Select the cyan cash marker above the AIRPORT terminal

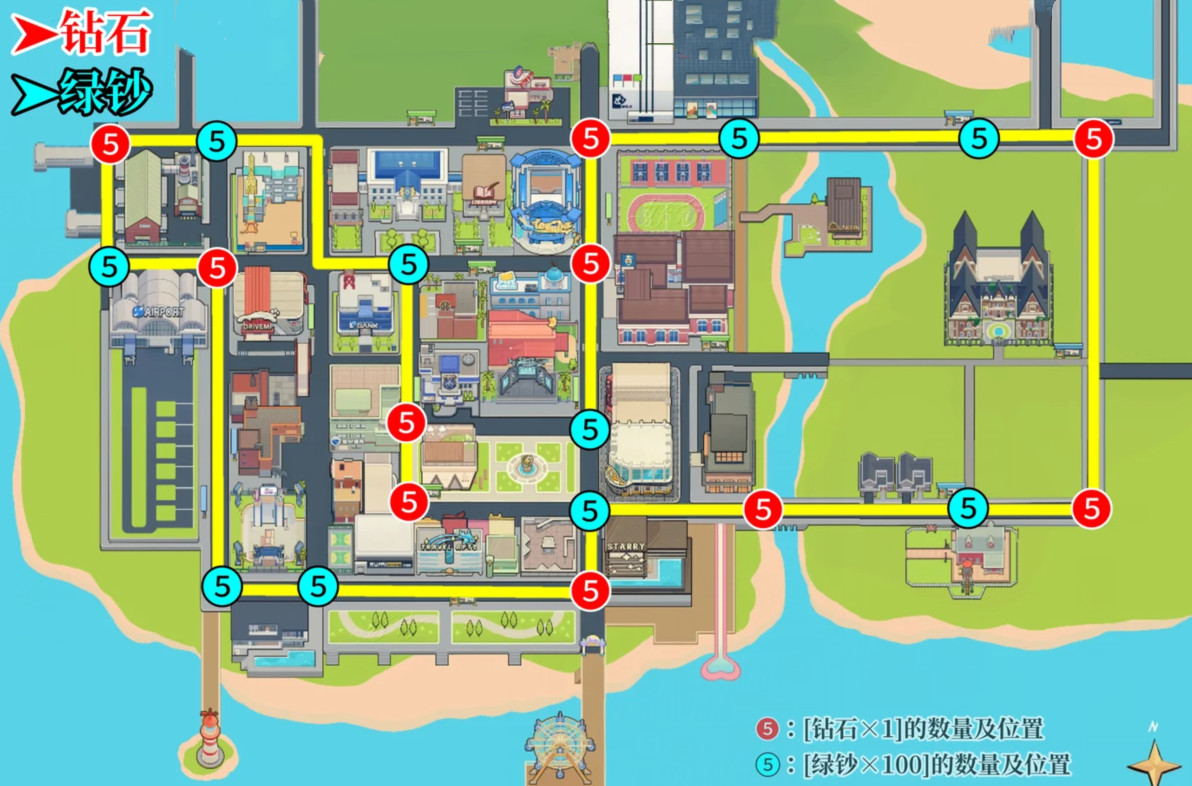(x=108, y=267)
